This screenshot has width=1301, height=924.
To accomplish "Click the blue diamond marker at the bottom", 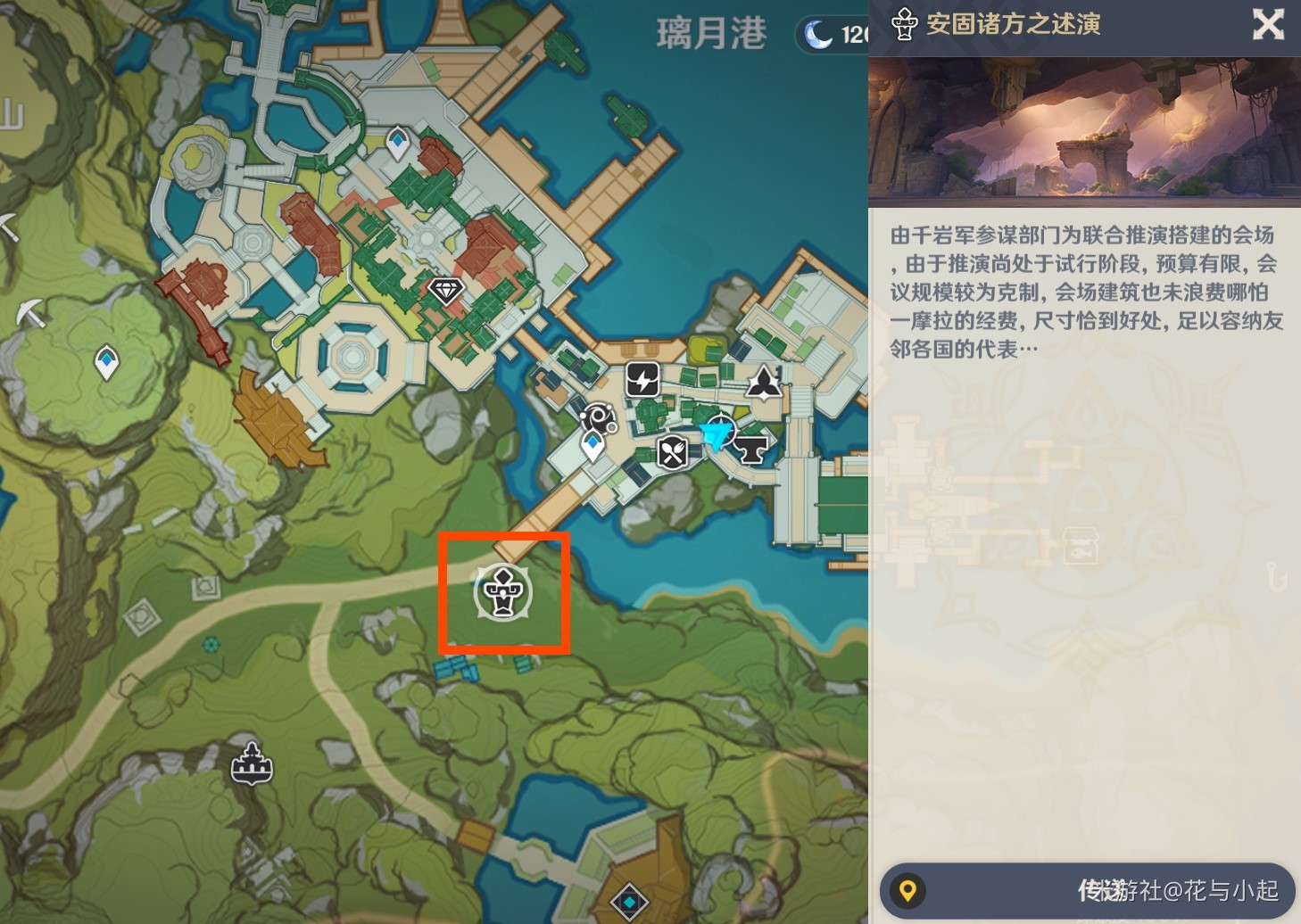I will [x=631, y=903].
